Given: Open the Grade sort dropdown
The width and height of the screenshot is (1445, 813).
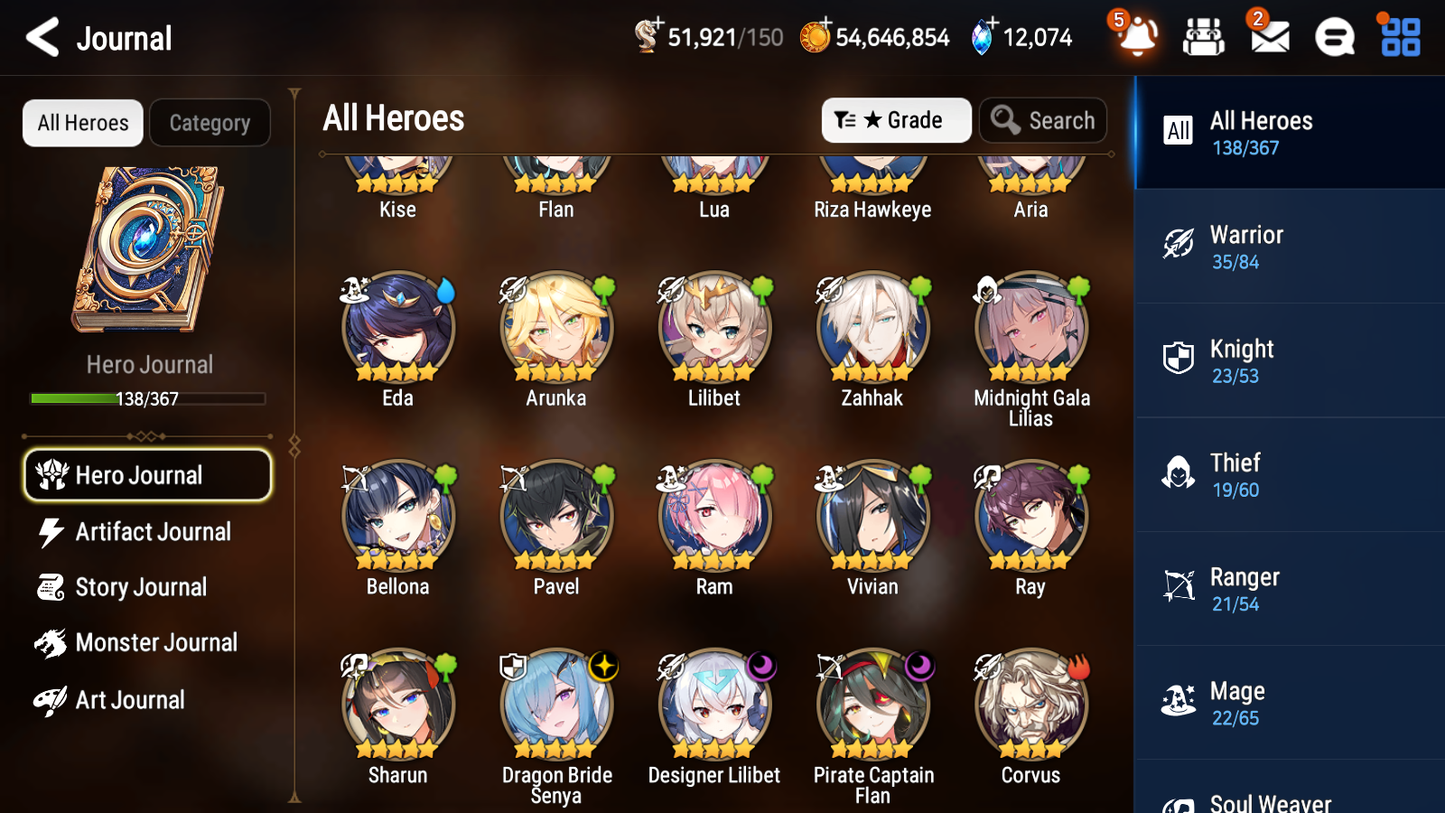Looking at the screenshot, I should click(x=896, y=120).
